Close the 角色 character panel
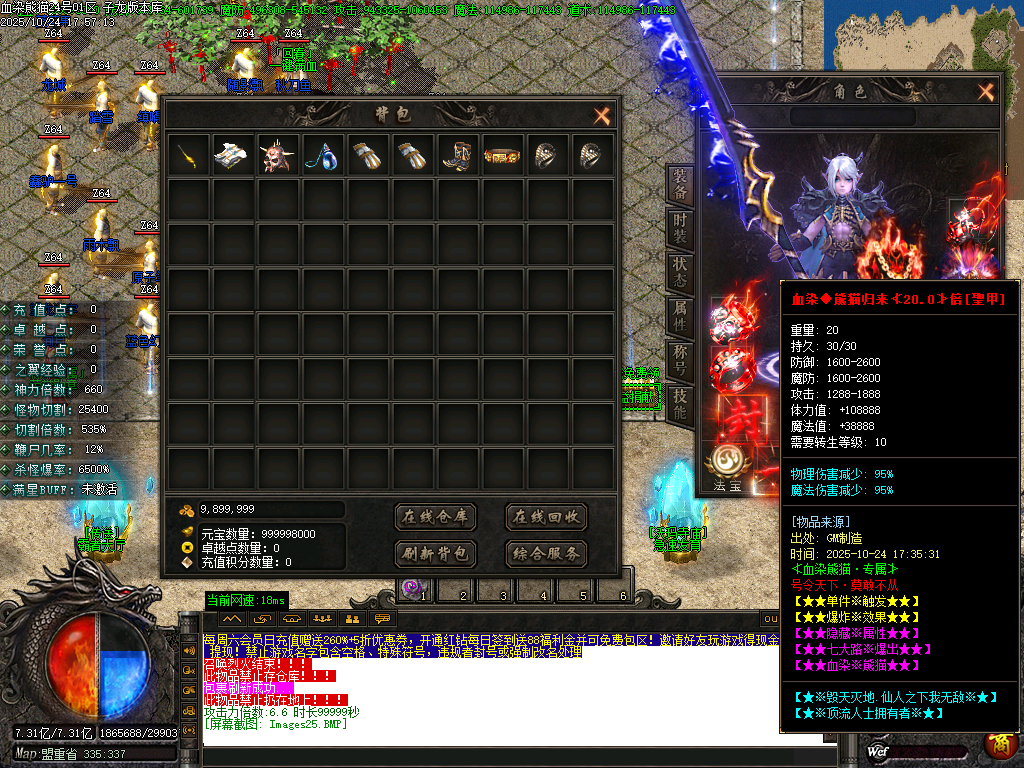Screen dimensions: 1024x768 [986, 93]
